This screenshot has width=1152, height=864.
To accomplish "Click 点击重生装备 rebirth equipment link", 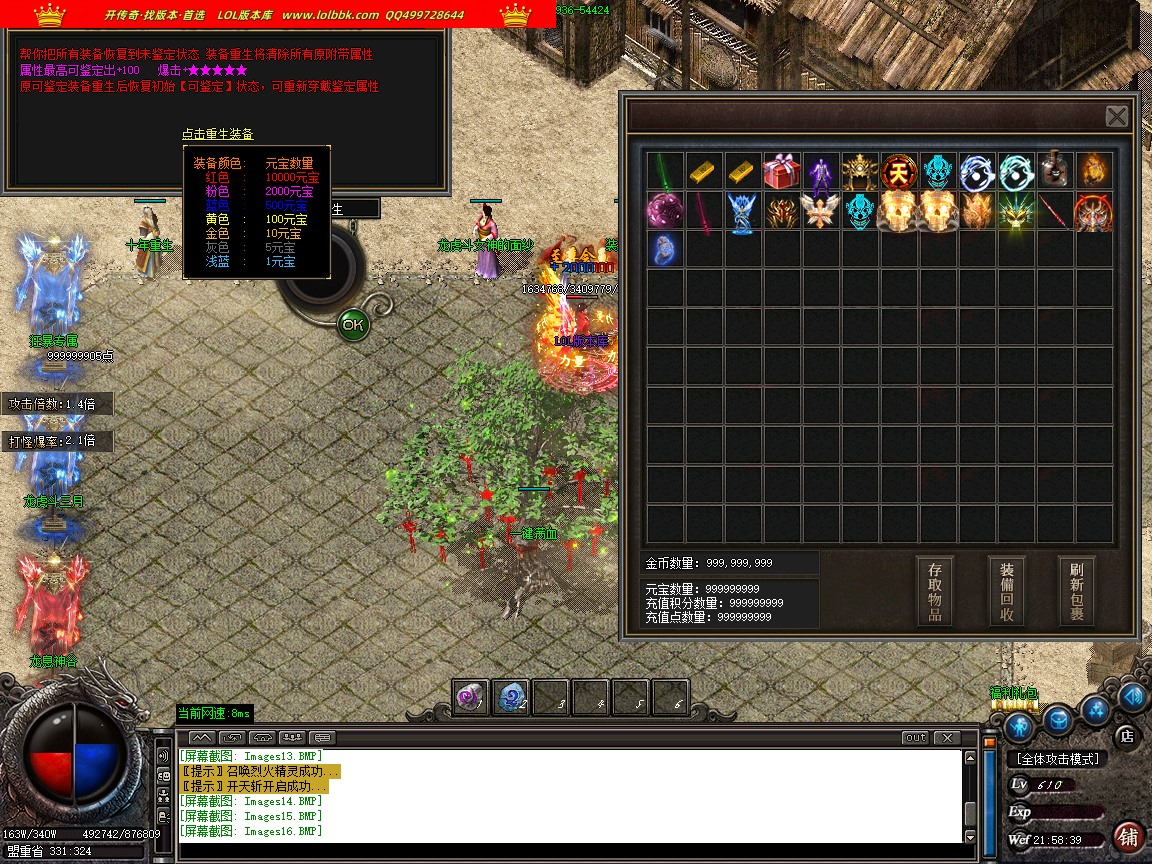I will pyautogui.click(x=217, y=134).
